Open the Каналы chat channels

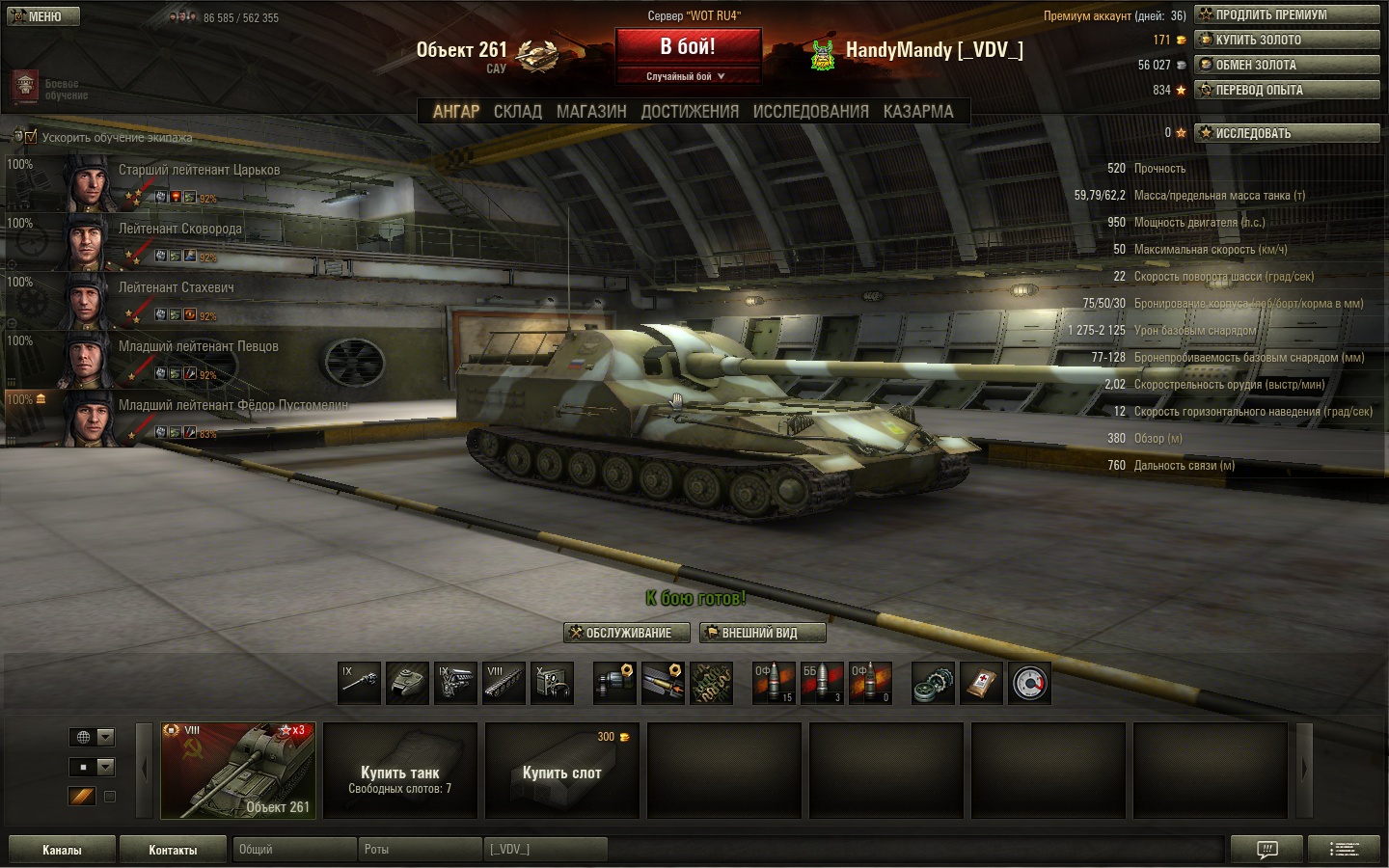(x=62, y=850)
